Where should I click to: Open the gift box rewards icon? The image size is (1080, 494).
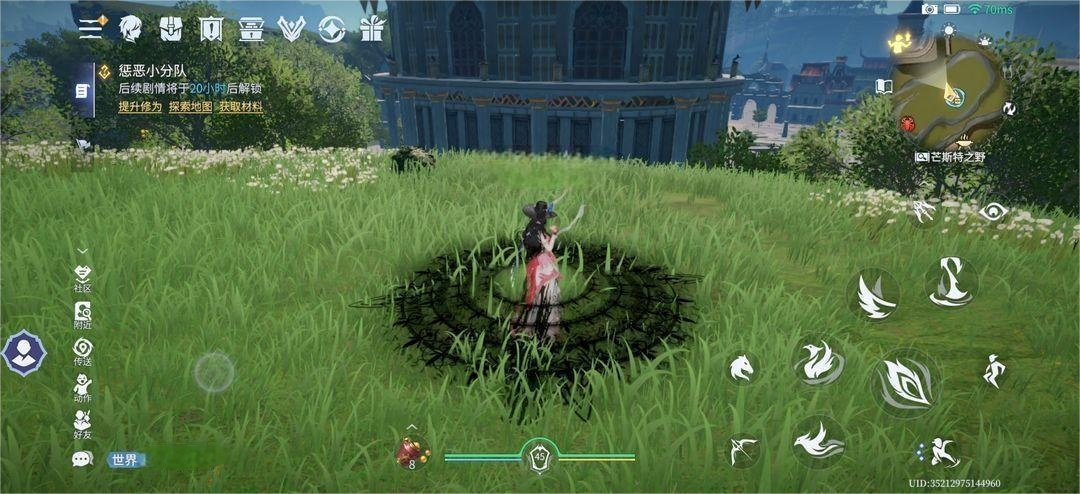[x=372, y=28]
